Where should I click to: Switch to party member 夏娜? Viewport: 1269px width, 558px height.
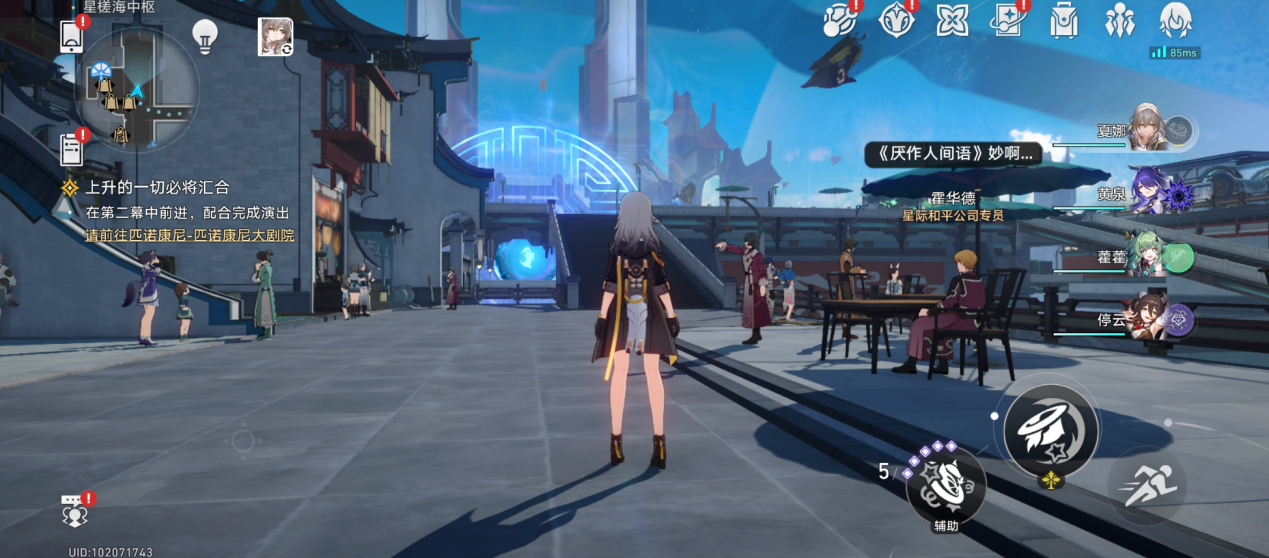coord(1150,130)
